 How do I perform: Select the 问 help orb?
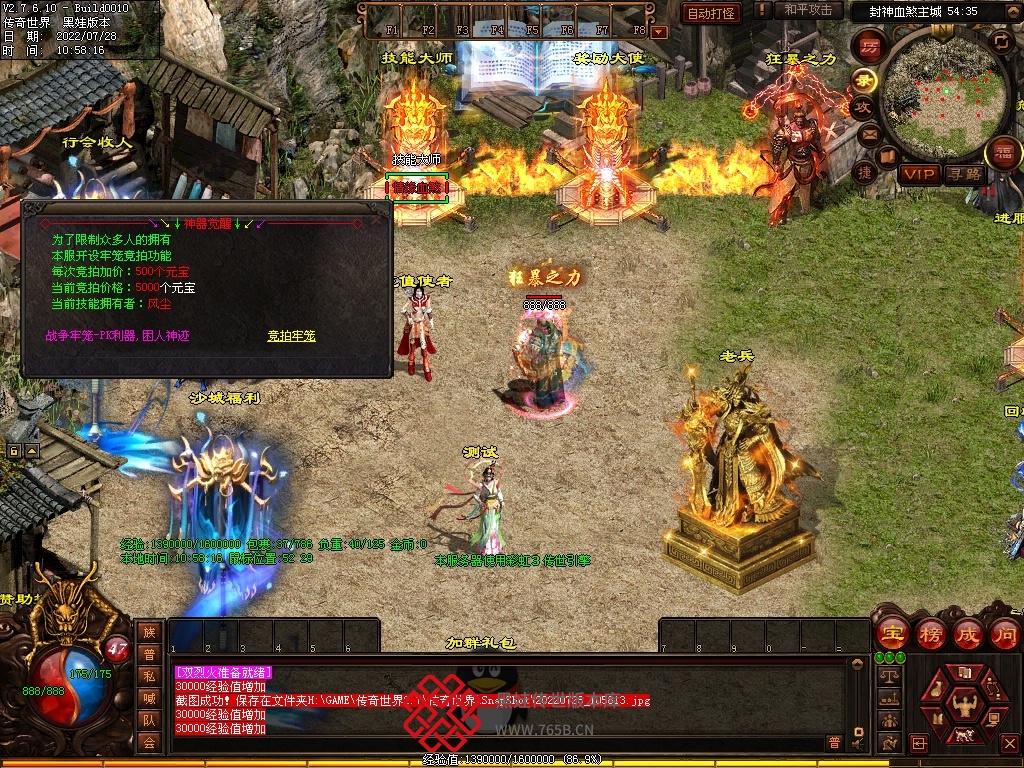point(1004,634)
